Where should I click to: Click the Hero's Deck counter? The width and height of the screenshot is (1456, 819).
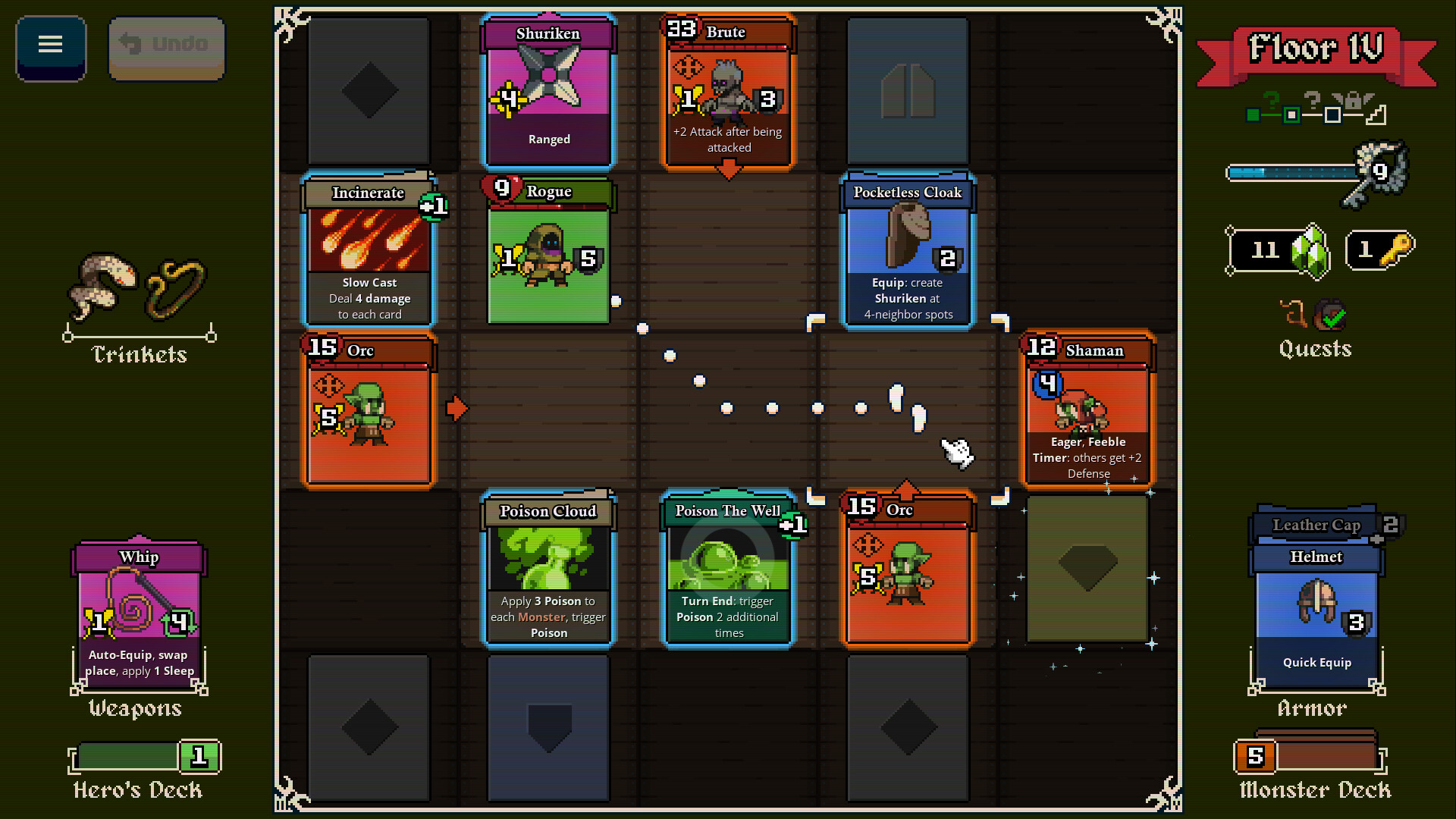(x=199, y=755)
